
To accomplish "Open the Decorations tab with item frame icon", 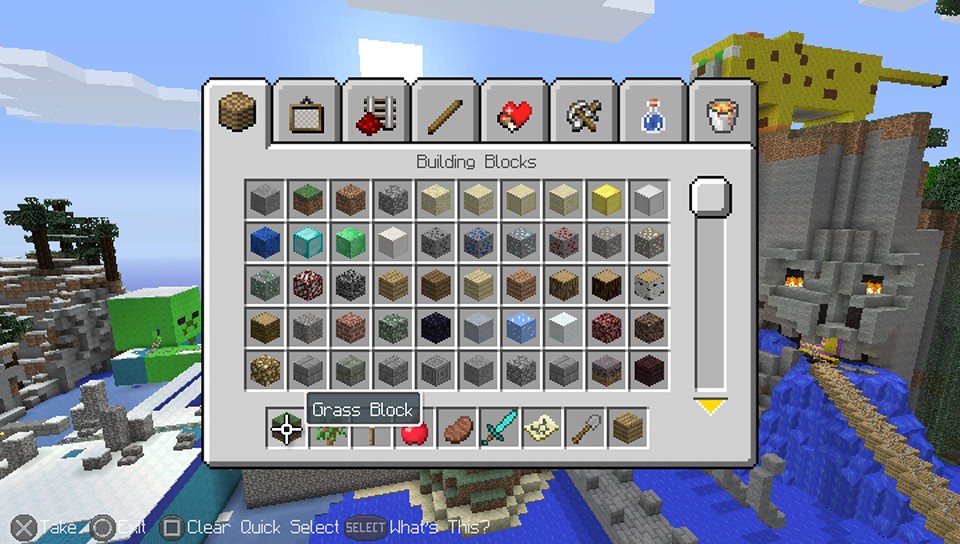I will point(304,116).
